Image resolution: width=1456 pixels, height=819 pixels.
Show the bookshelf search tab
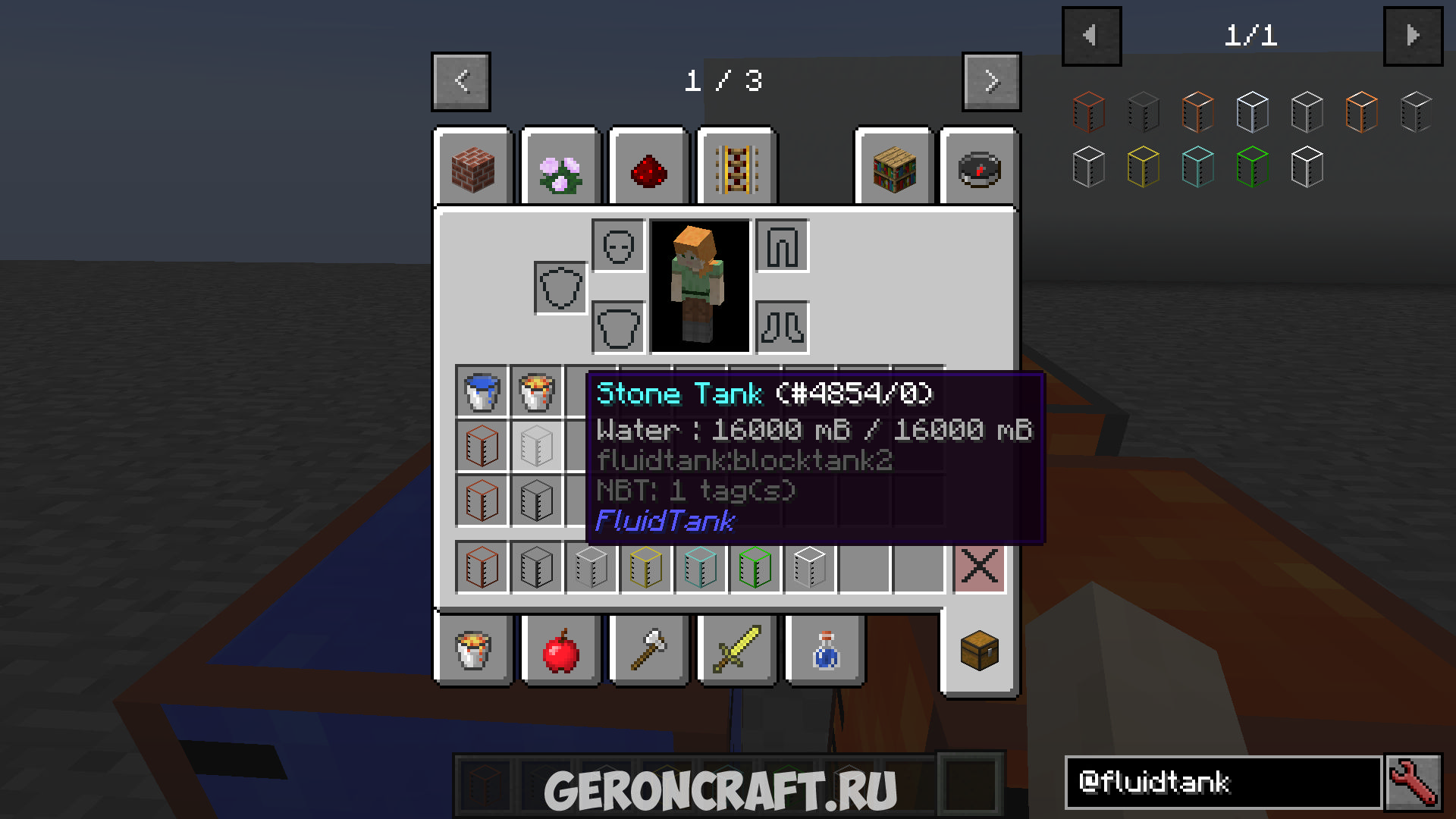click(x=894, y=169)
